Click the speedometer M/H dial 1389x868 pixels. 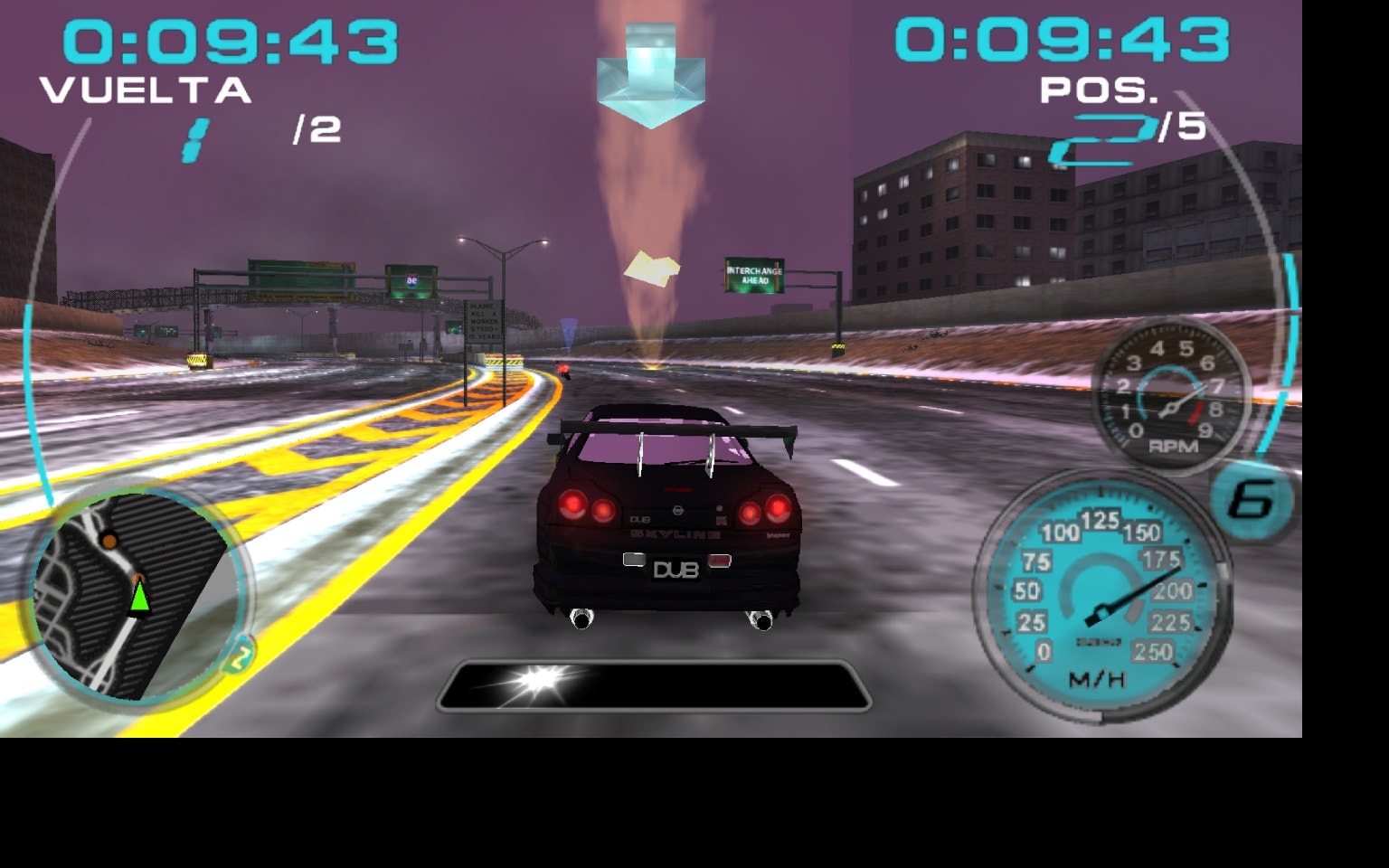coord(1105,592)
